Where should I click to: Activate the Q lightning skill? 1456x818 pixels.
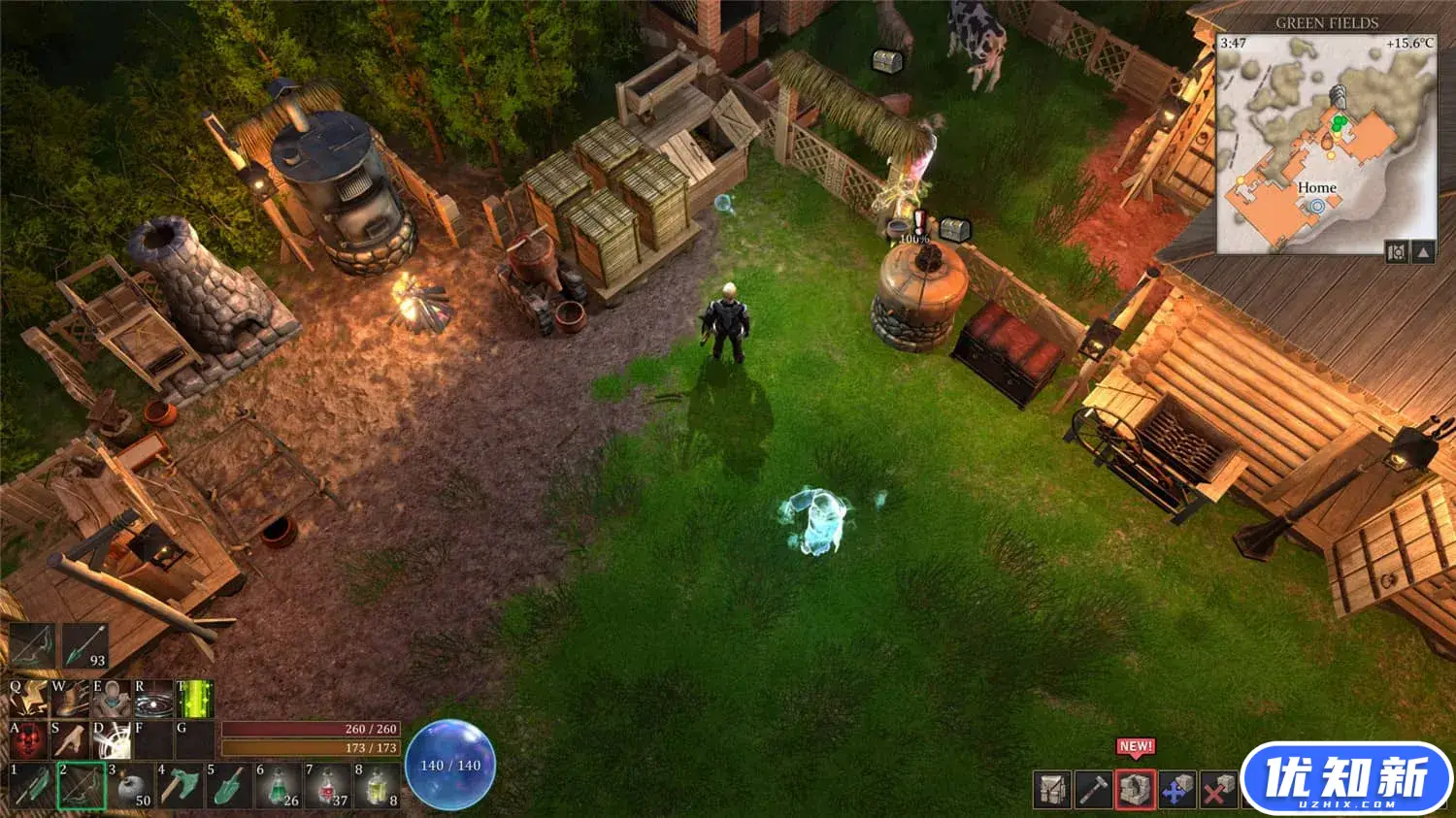(x=28, y=698)
